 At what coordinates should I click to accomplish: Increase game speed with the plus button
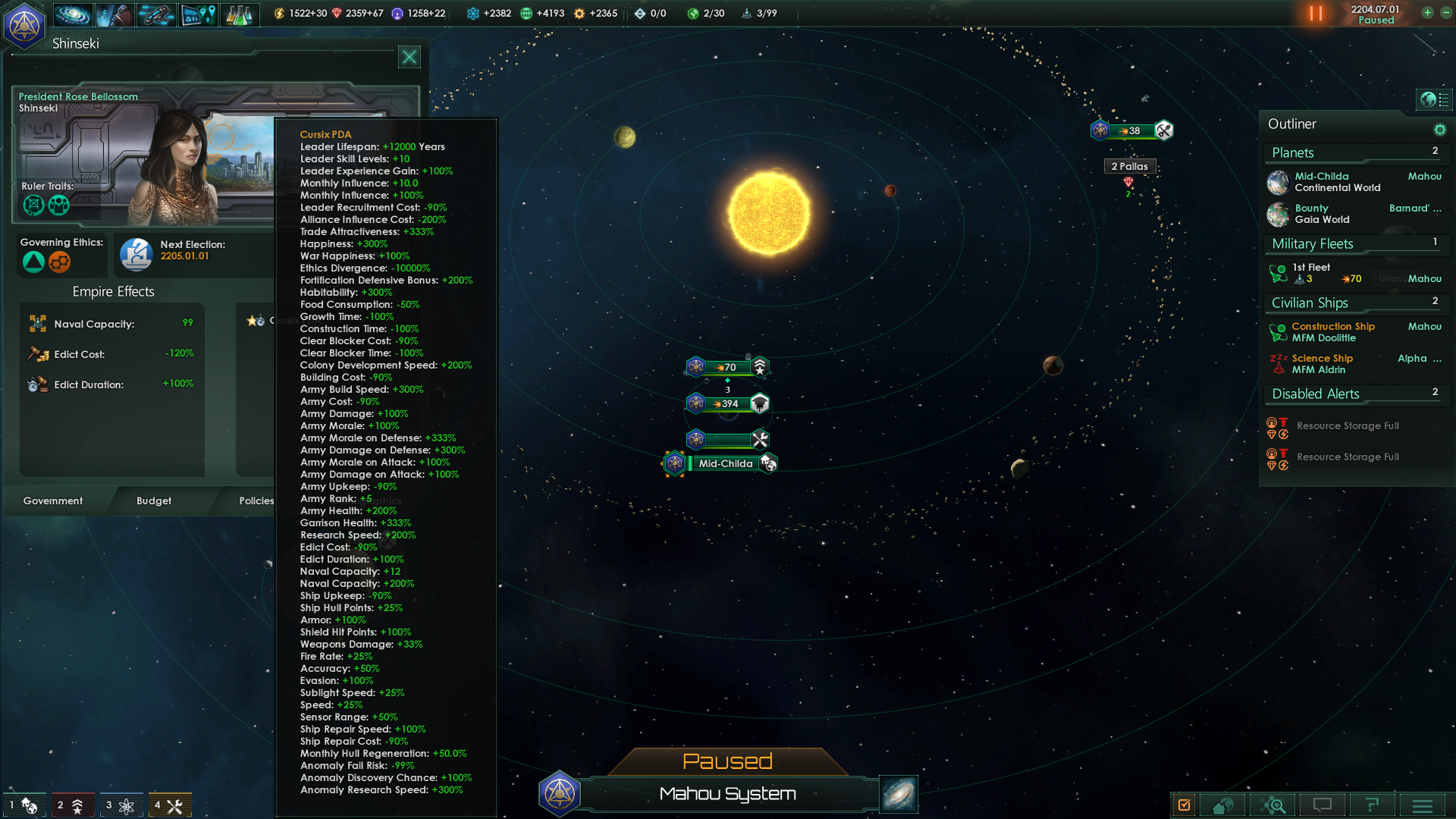[x=1427, y=13]
